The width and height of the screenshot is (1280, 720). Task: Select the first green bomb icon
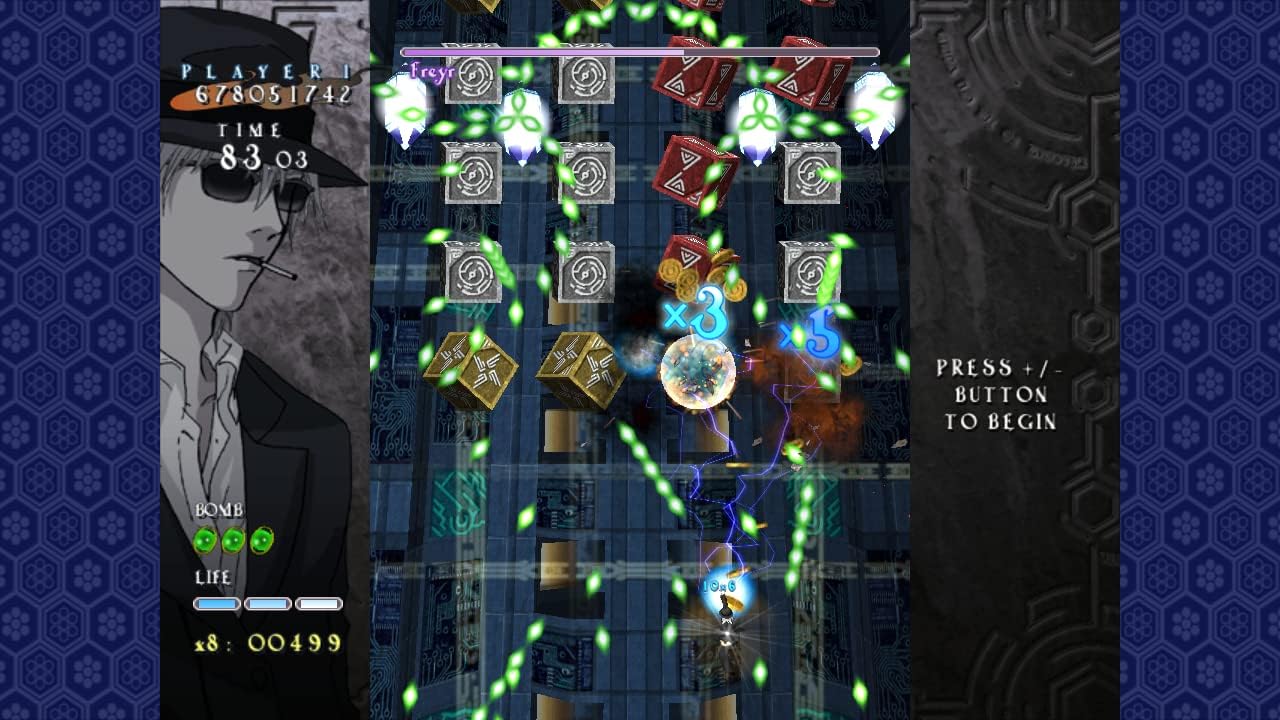206,540
